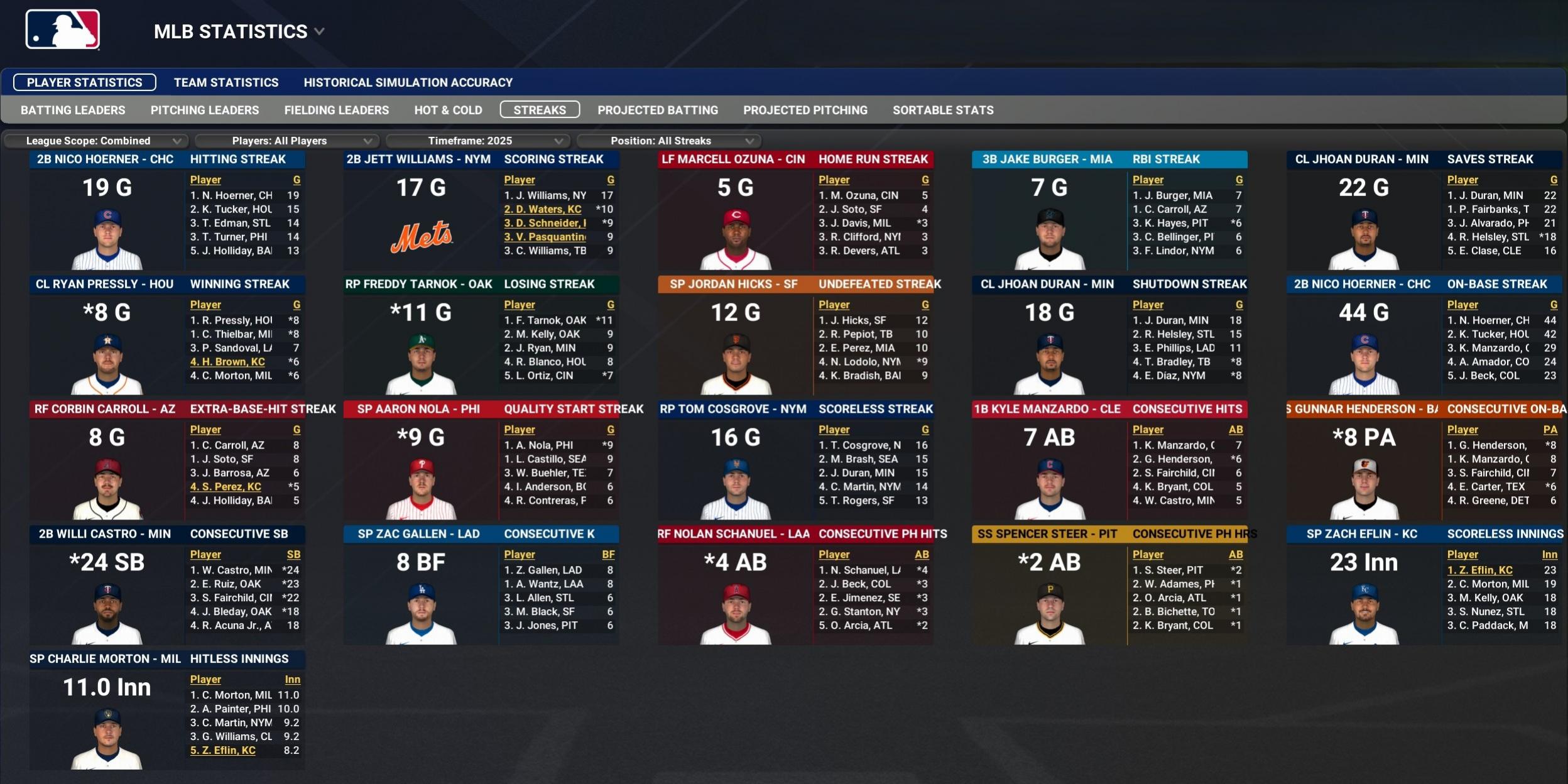Image resolution: width=1568 pixels, height=784 pixels.
Task: Click the MLB logo
Action: [x=63, y=30]
